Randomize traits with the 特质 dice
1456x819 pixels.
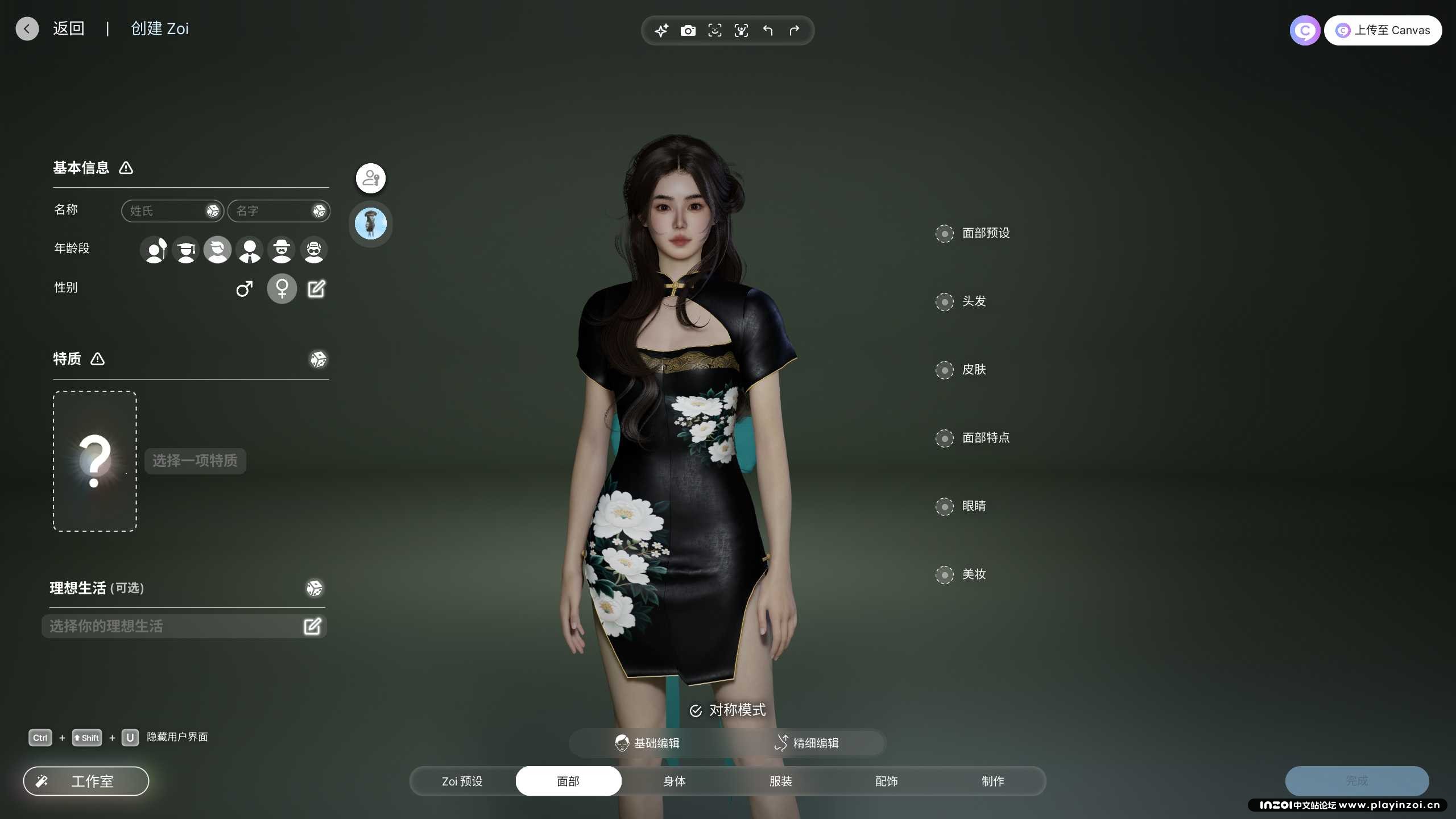(x=318, y=359)
